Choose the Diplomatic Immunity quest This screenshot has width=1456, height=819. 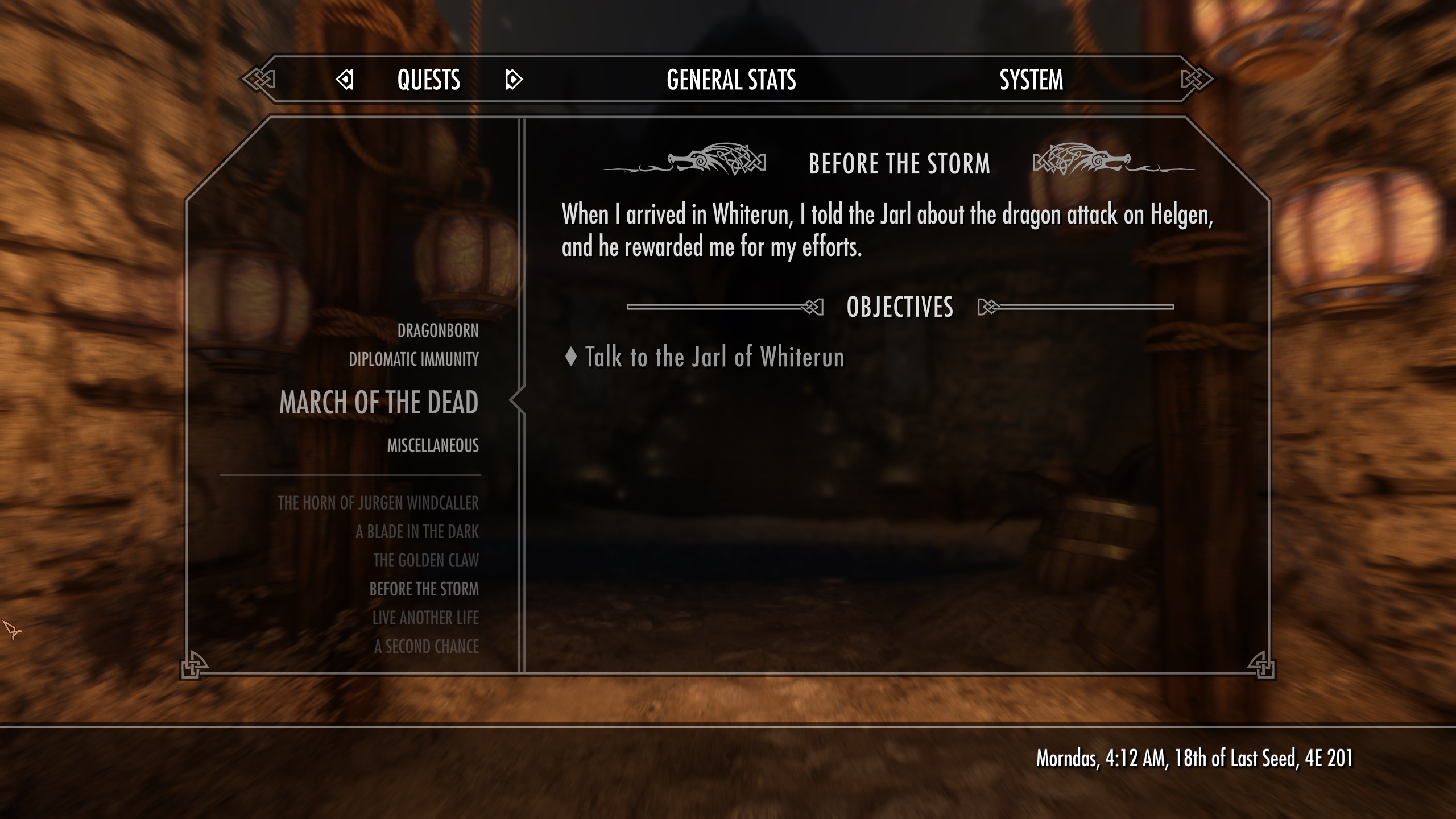[413, 359]
